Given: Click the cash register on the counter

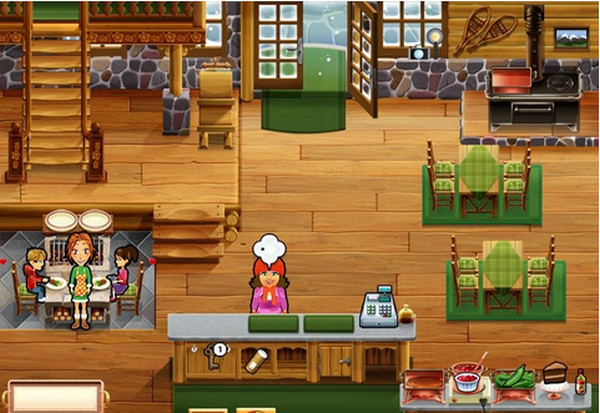Looking at the screenshot, I should point(378,308).
